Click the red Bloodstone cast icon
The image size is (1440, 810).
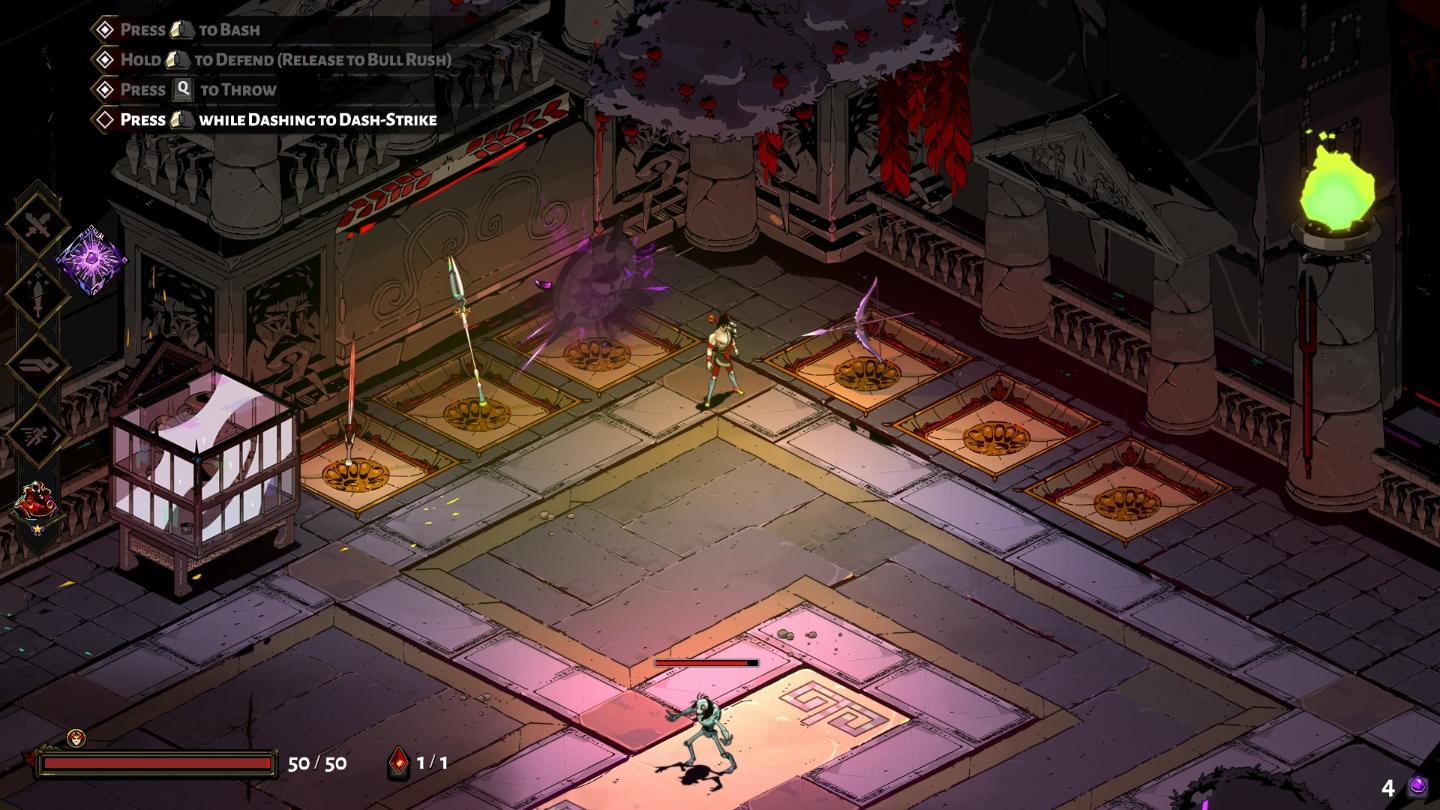pos(398,763)
